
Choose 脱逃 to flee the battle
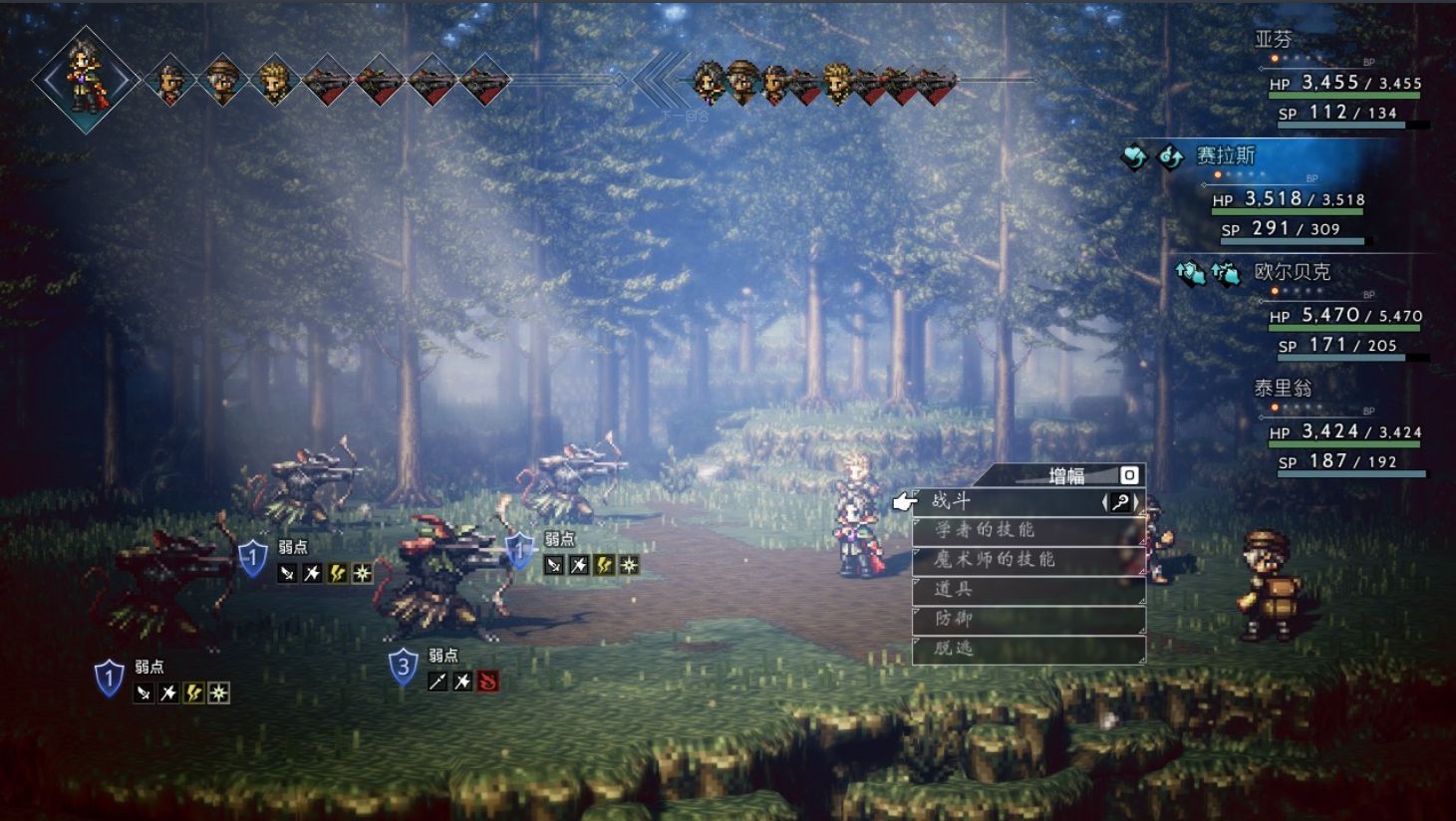1026,649
